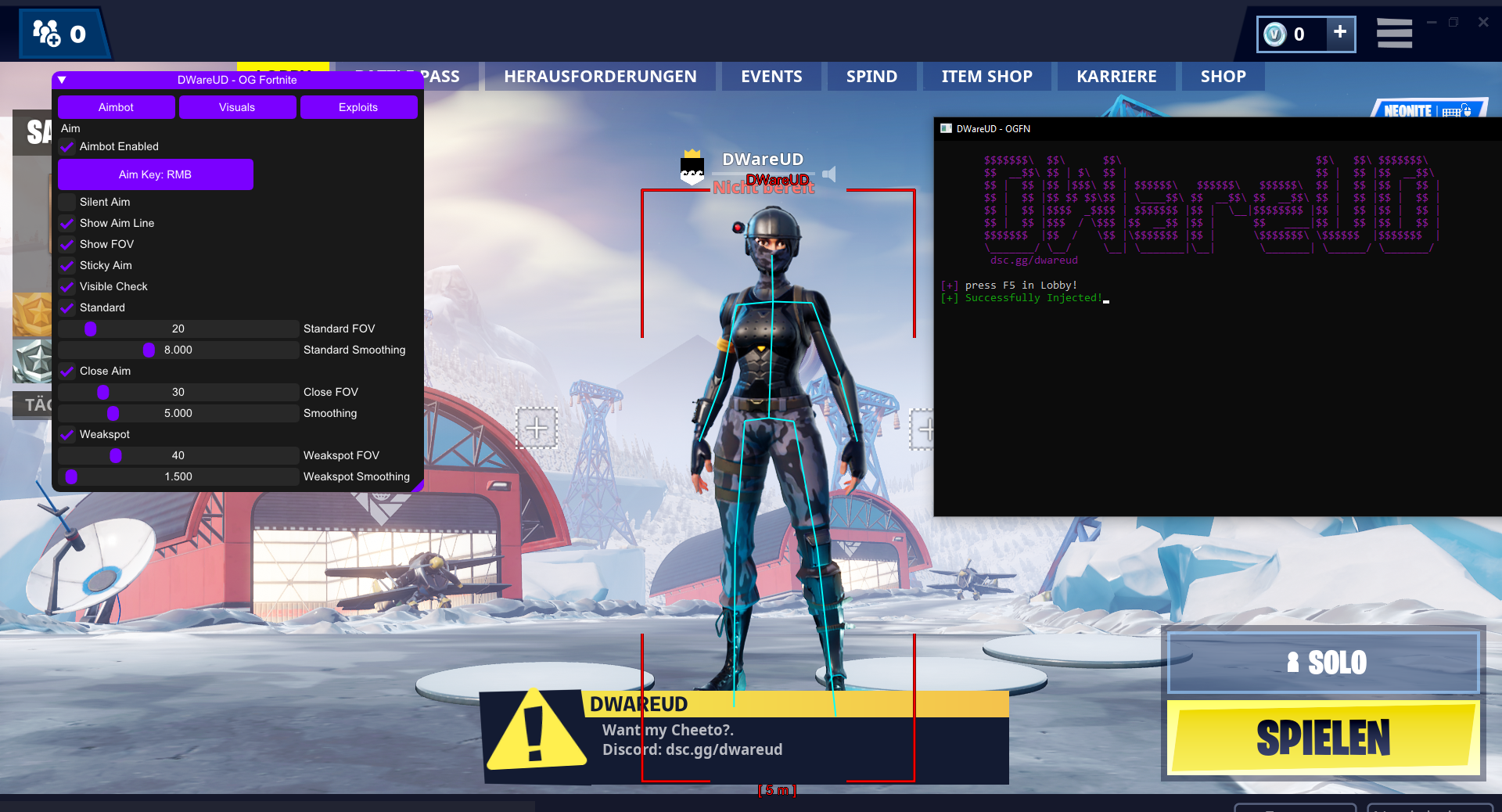Click the silver star rank icon in sidebar
1502x812 pixels.
point(32,361)
